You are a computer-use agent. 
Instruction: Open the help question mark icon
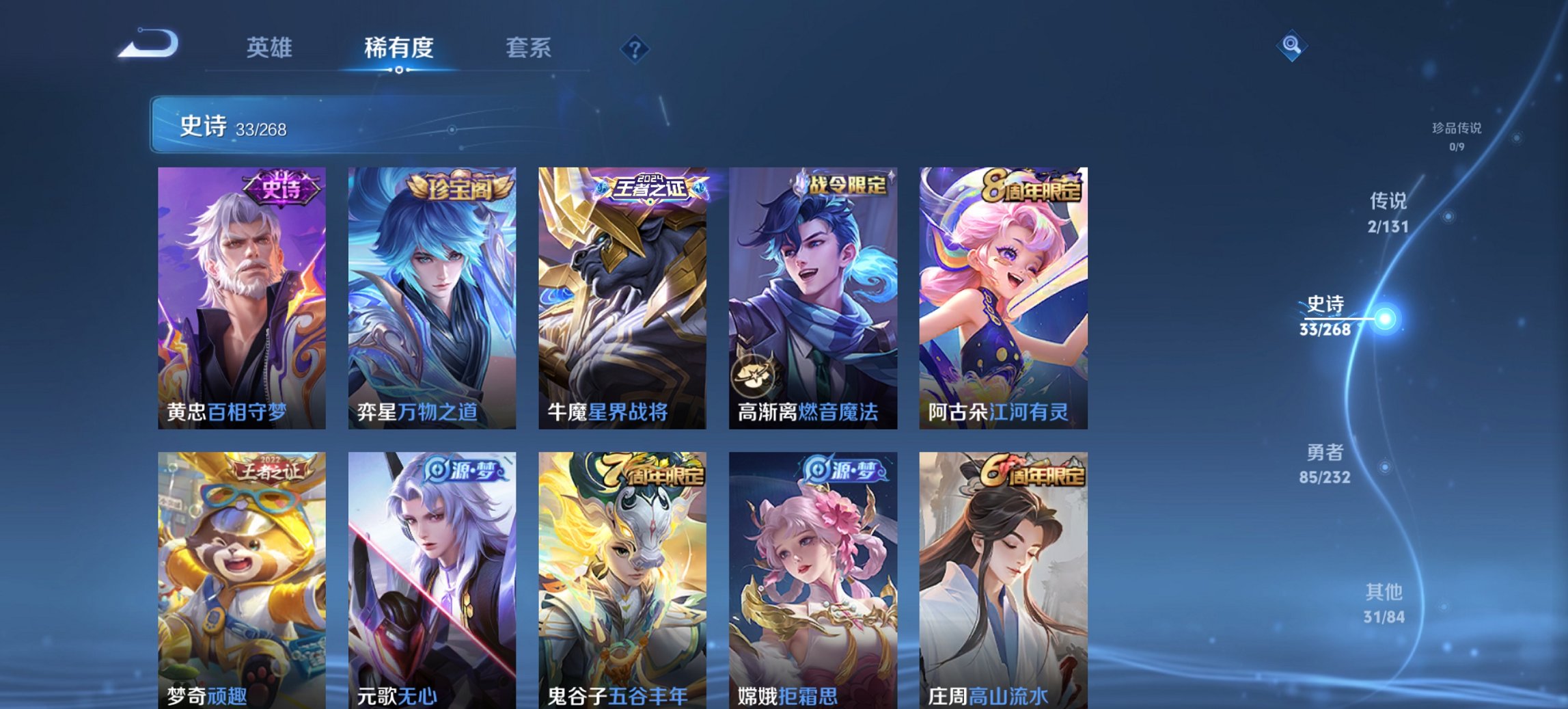point(635,48)
